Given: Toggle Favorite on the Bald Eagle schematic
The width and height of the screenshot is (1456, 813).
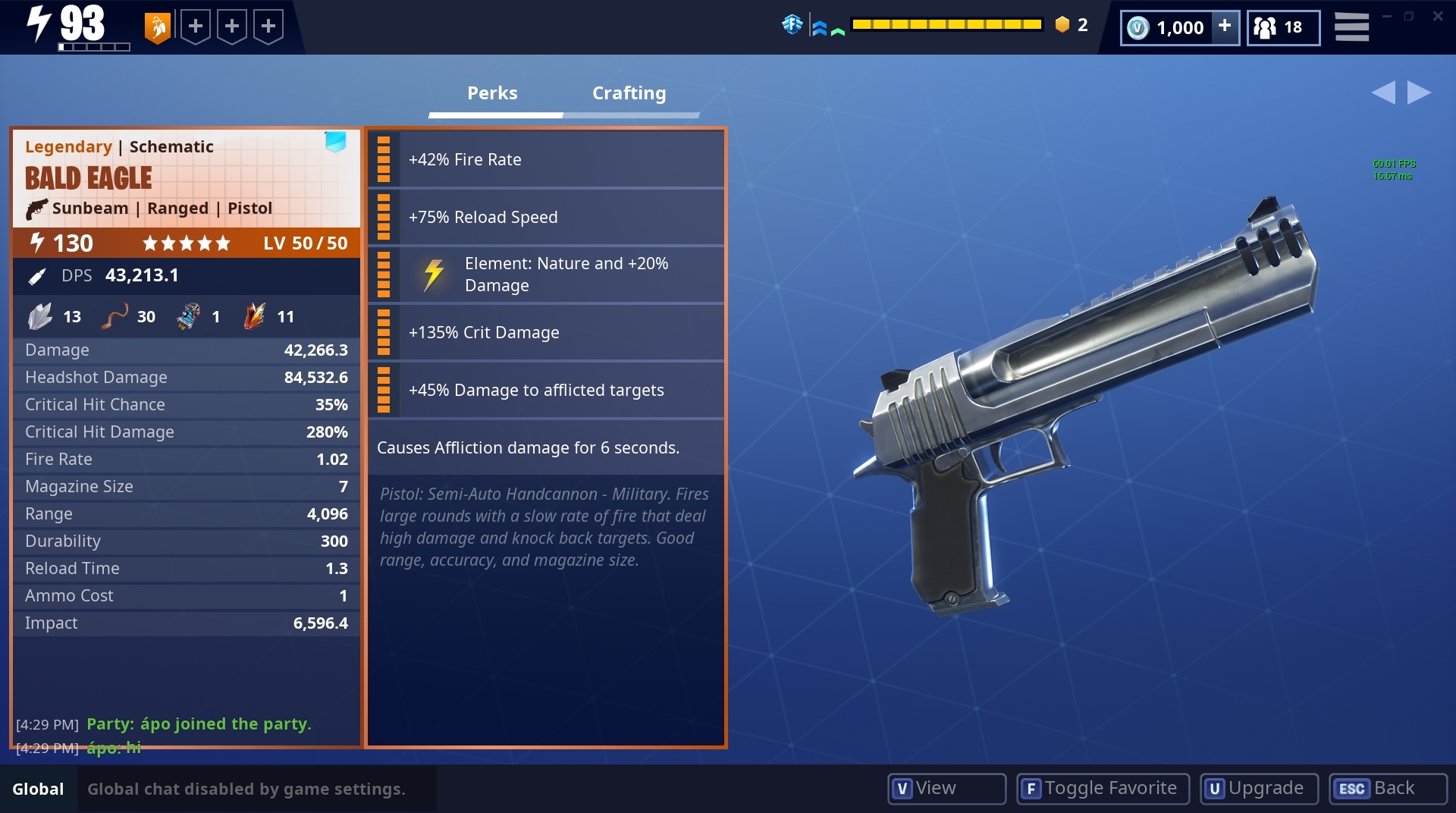Looking at the screenshot, I should click(1101, 789).
